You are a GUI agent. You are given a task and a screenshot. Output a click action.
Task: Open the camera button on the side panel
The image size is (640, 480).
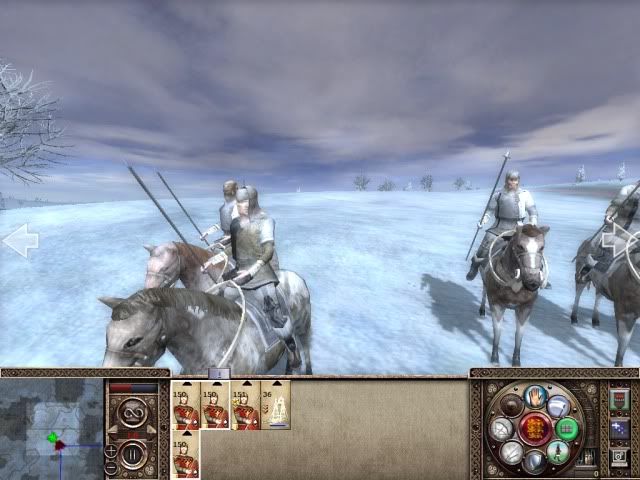(617, 456)
